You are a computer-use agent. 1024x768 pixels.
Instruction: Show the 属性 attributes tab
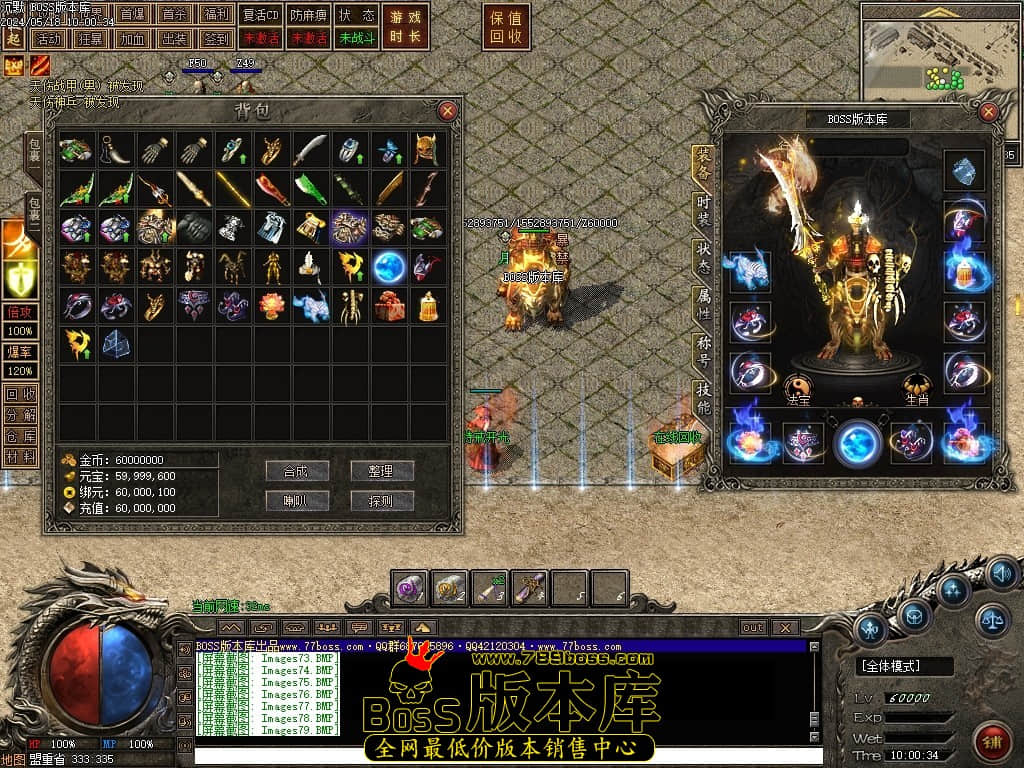(x=704, y=305)
